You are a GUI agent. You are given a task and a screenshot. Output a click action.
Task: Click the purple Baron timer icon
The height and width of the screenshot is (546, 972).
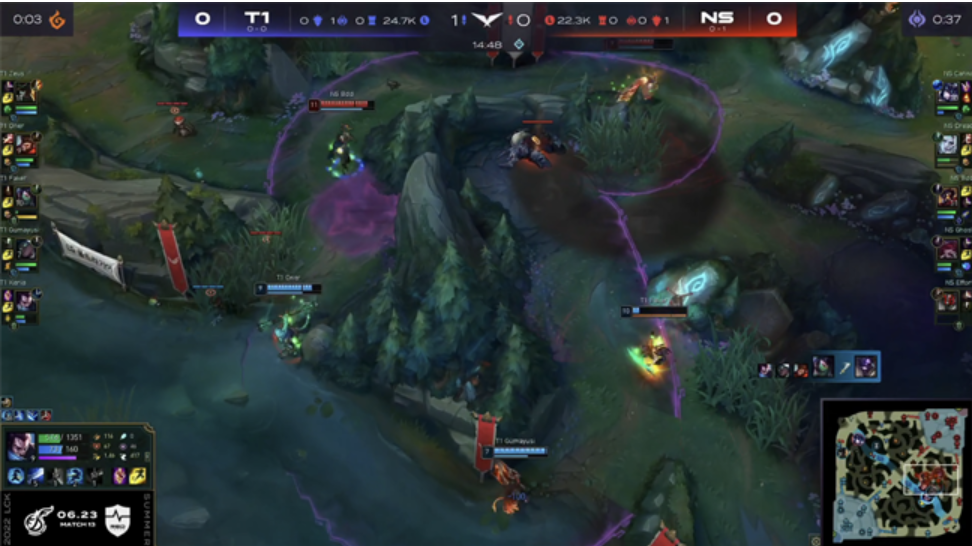tap(916, 19)
